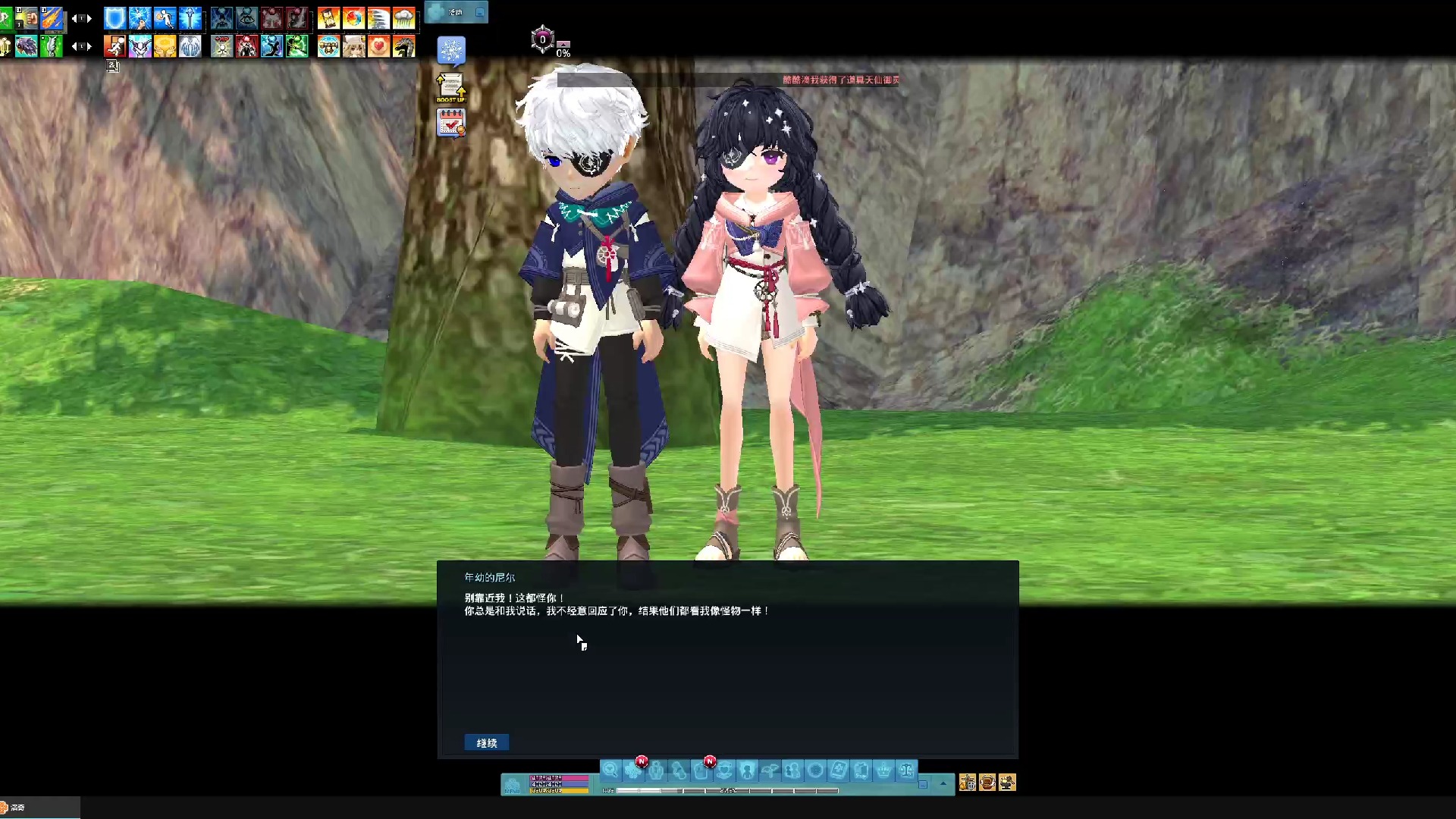Click the 继续 button in the dialog
This screenshot has width=1456, height=819.
(486, 742)
